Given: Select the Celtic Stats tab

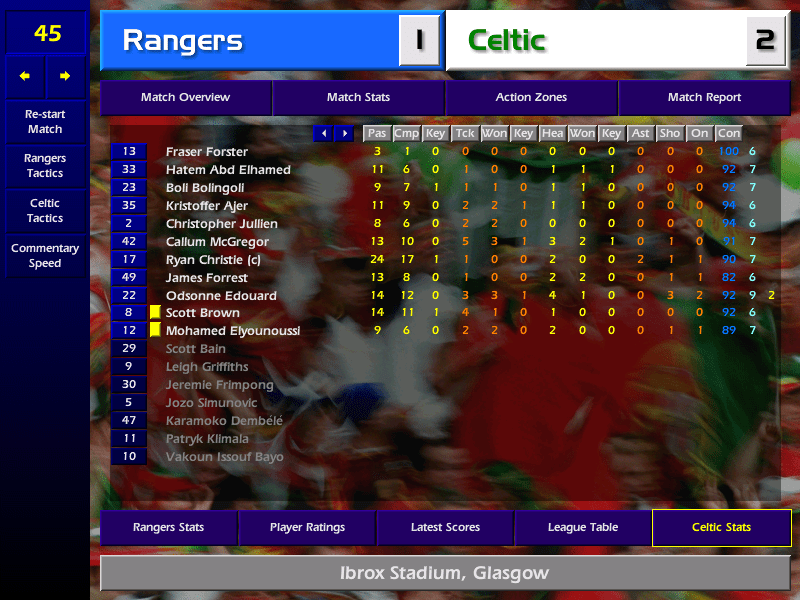Looking at the screenshot, I should pos(721,528).
